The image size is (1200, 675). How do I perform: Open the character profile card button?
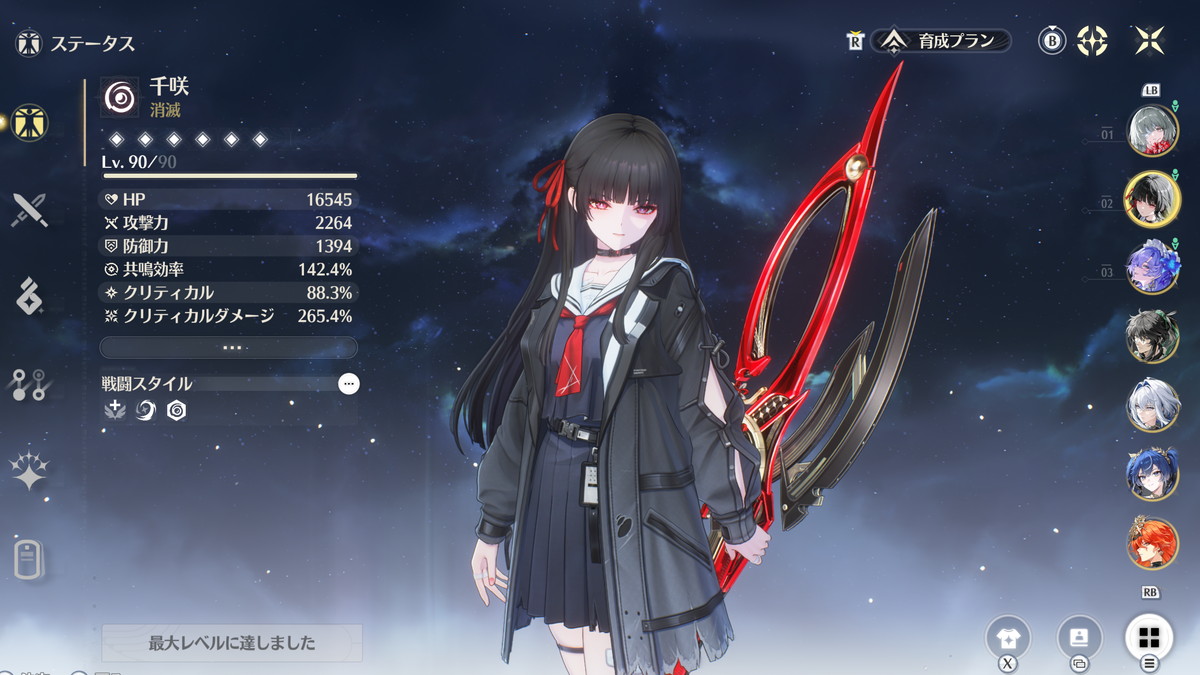point(1079,637)
